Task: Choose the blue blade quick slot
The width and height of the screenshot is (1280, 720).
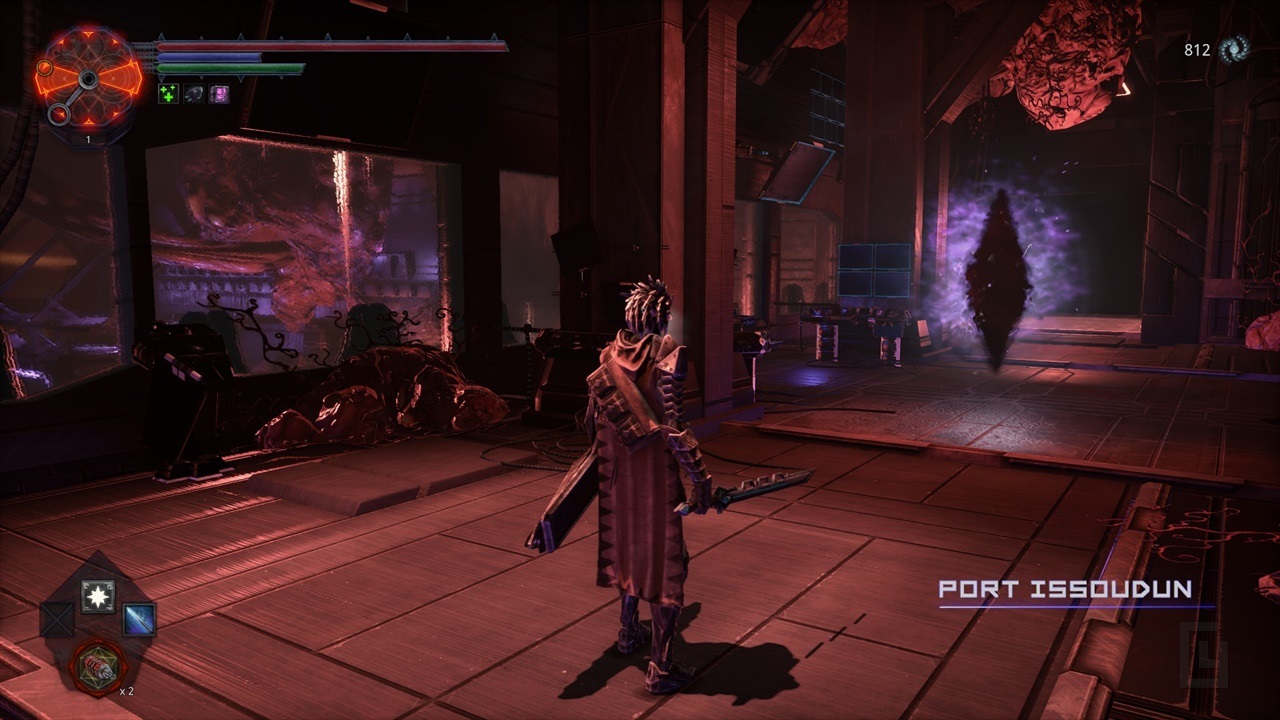Action: pyautogui.click(x=139, y=620)
